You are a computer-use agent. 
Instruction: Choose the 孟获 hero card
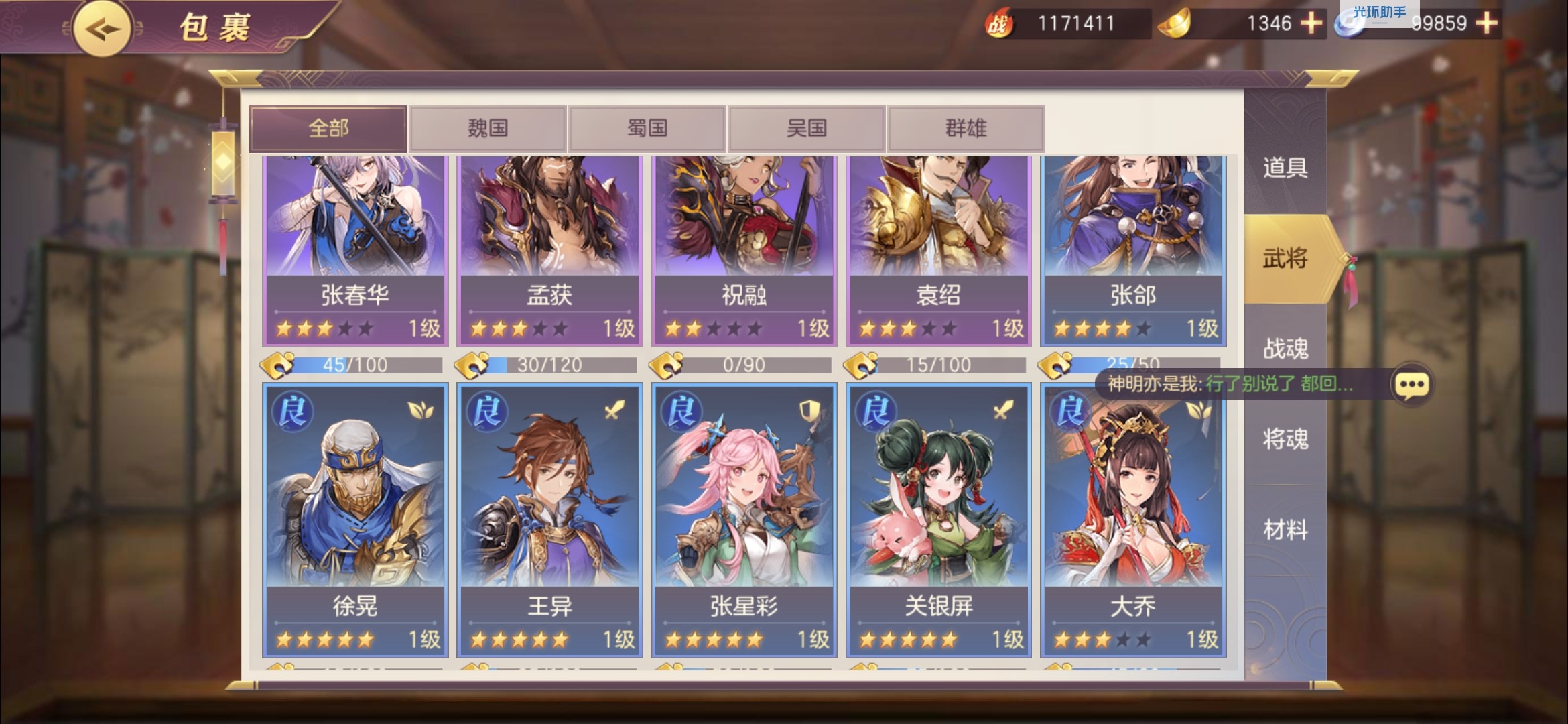coord(549,248)
